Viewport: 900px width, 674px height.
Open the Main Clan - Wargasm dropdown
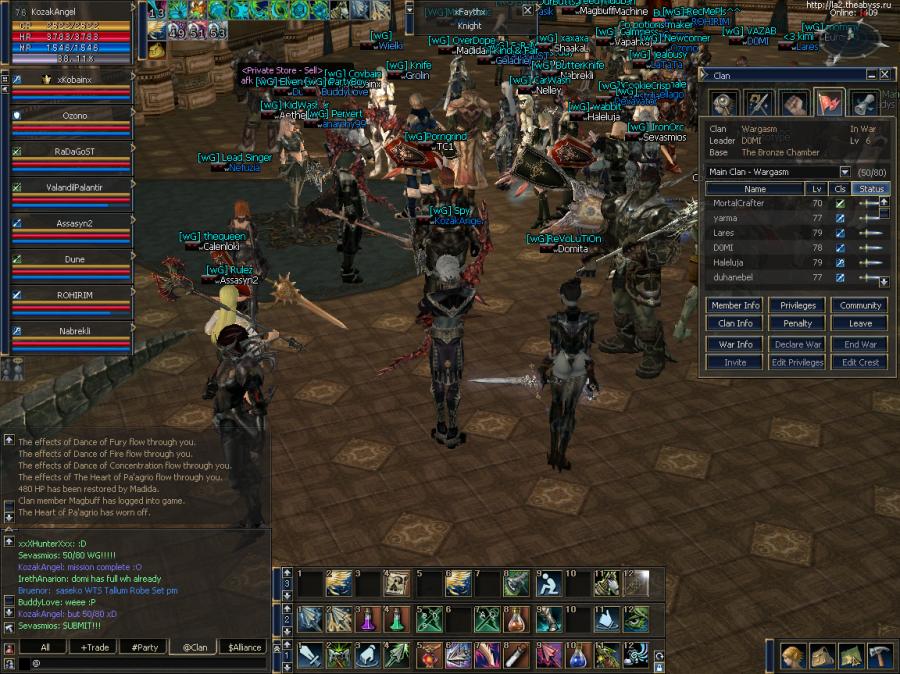[845, 172]
